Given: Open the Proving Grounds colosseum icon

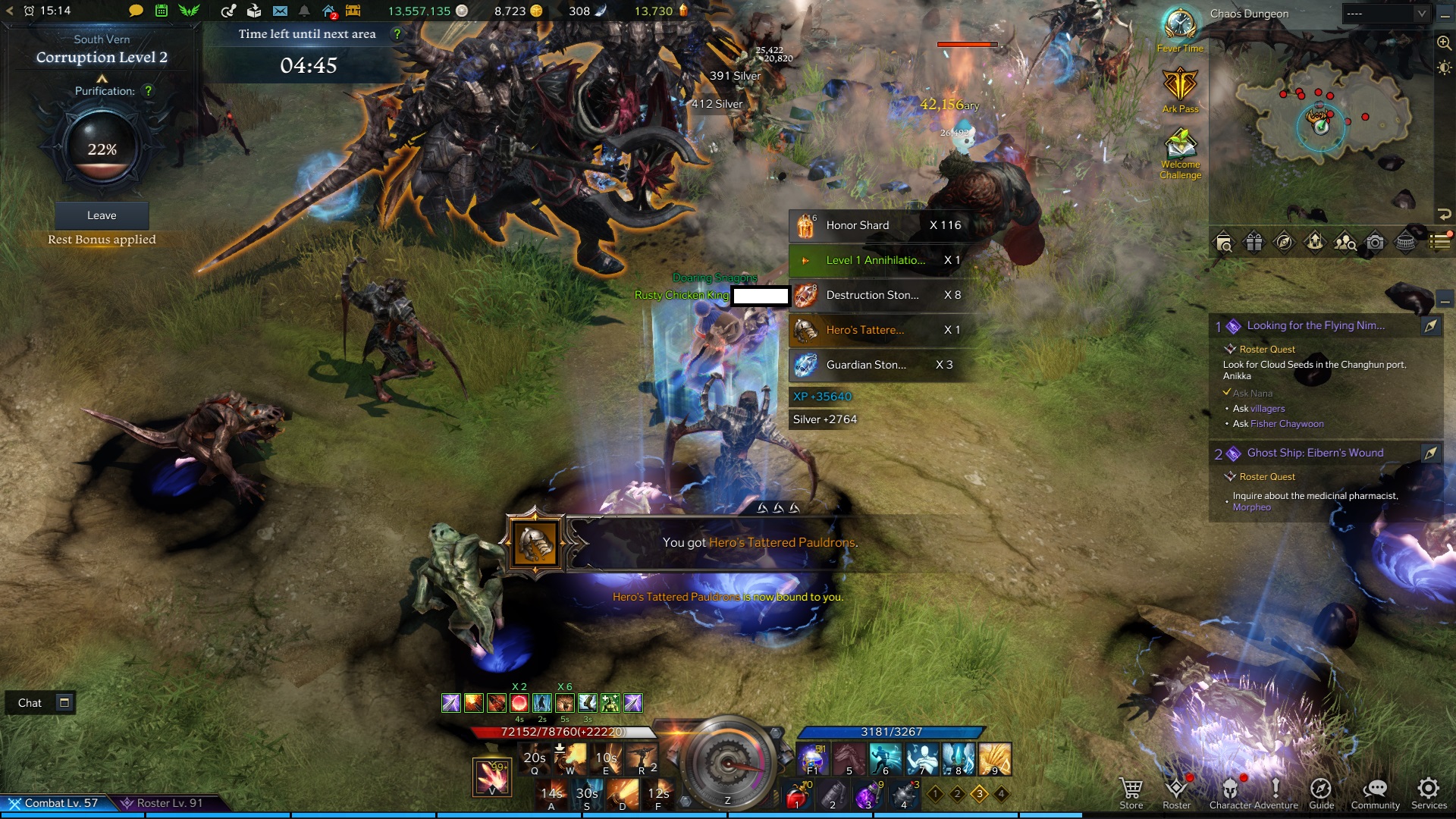Looking at the screenshot, I should 1405,243.
